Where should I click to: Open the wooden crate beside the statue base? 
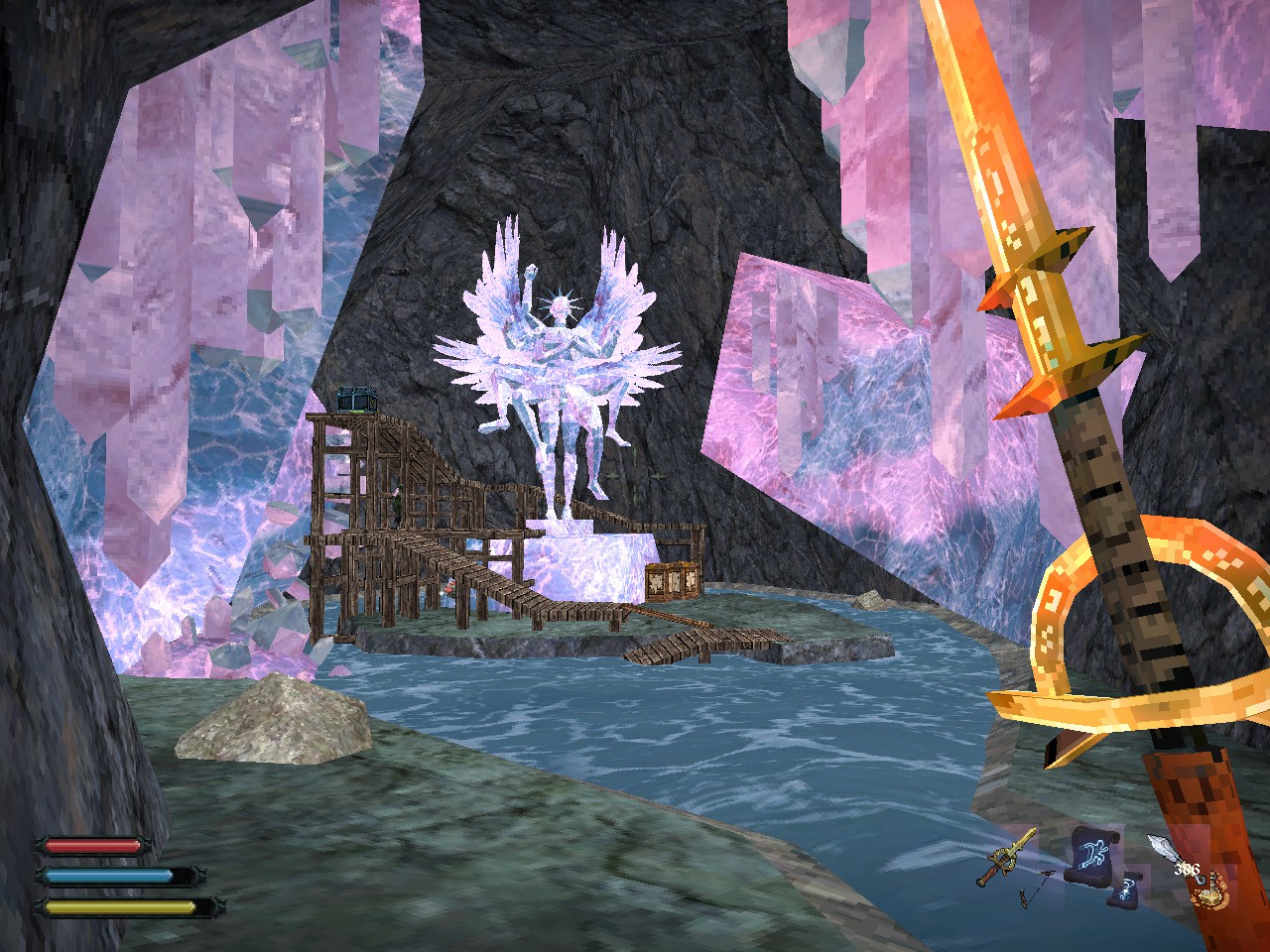pos(671,580)
